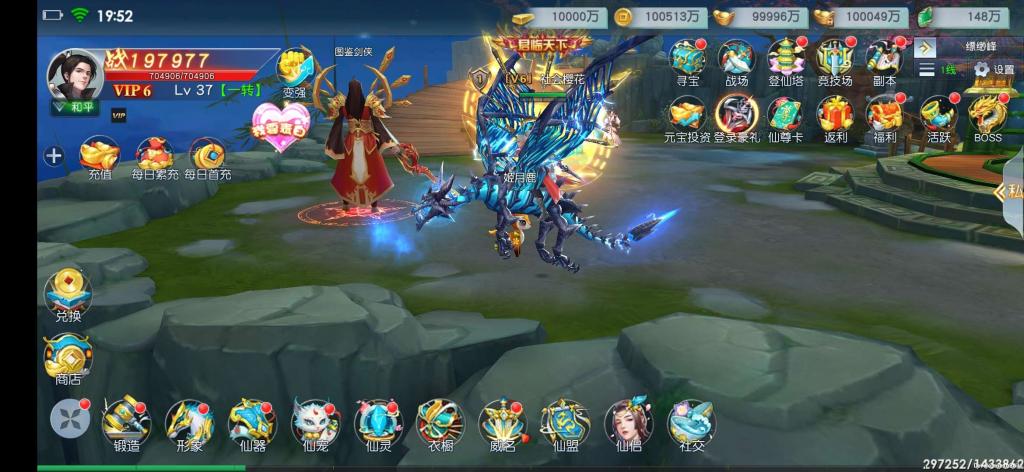This screenshot has height=472, width=1024.
Task: Enter the 战场 battlefield menu
Action: click(736, 59)
